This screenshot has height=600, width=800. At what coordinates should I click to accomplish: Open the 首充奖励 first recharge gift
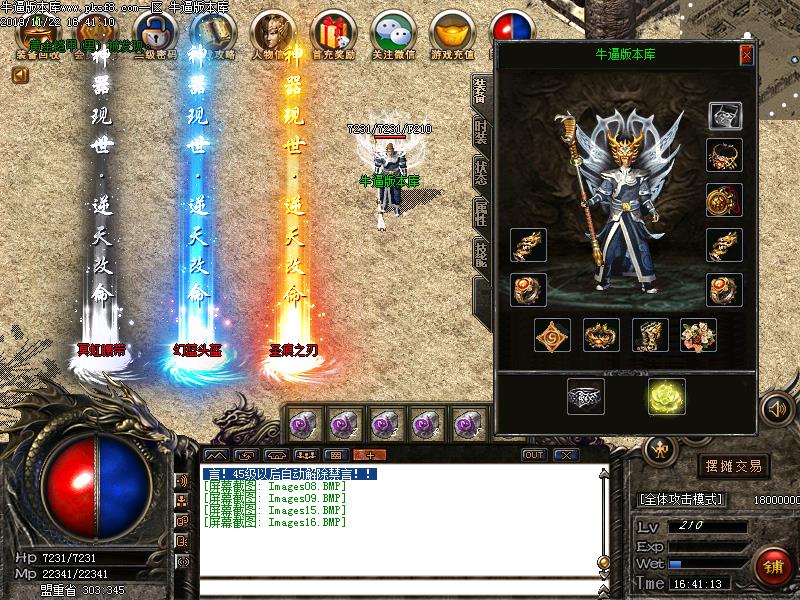tap(332, 36)
